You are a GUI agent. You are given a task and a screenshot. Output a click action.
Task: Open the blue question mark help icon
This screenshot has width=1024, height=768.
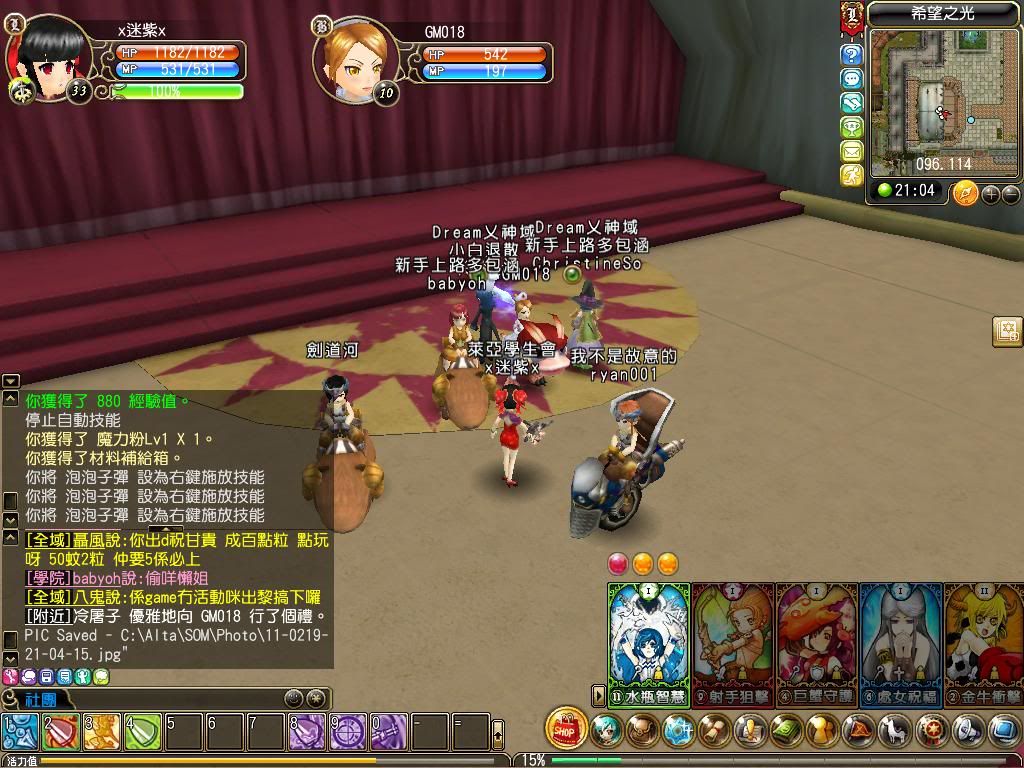(852, 55)
